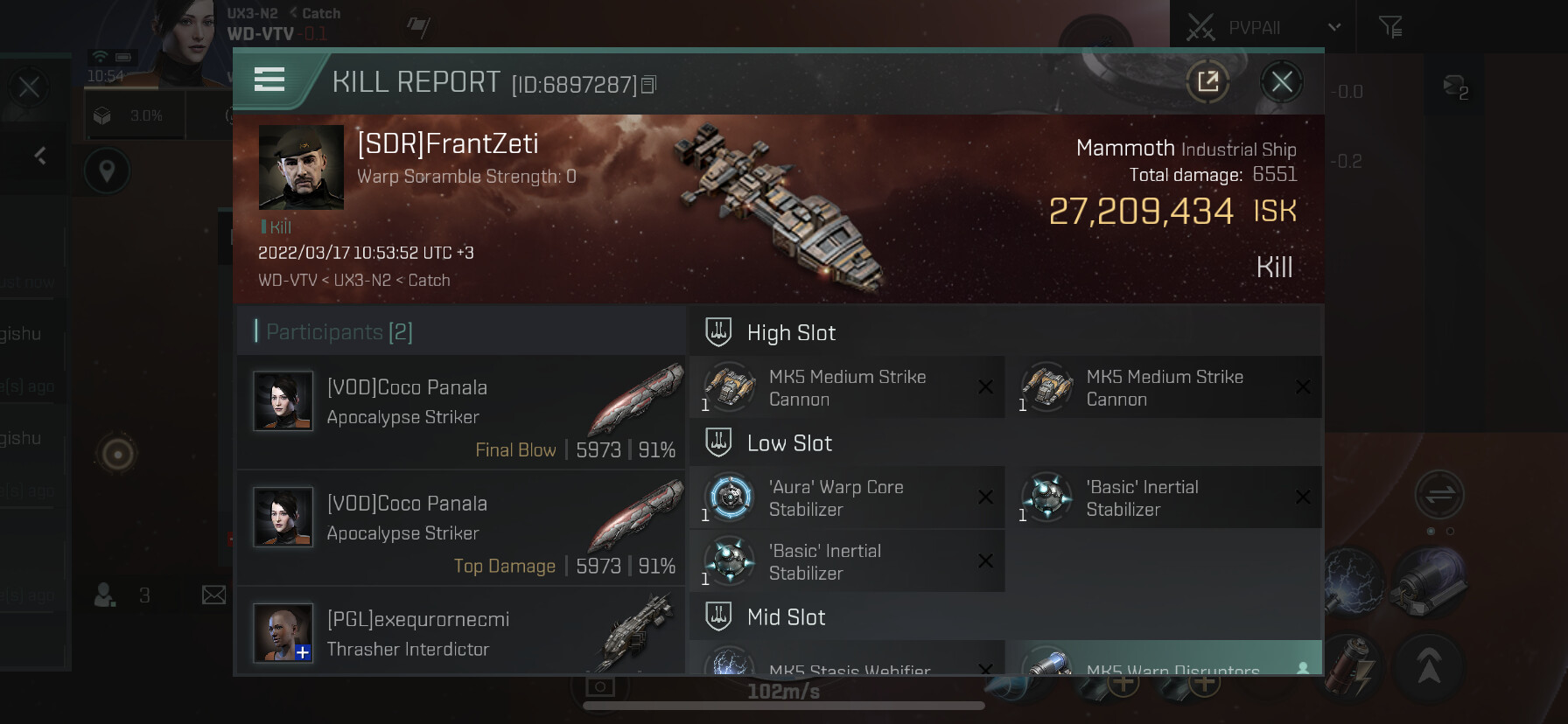Copy the kill report ID

(648, 85)
